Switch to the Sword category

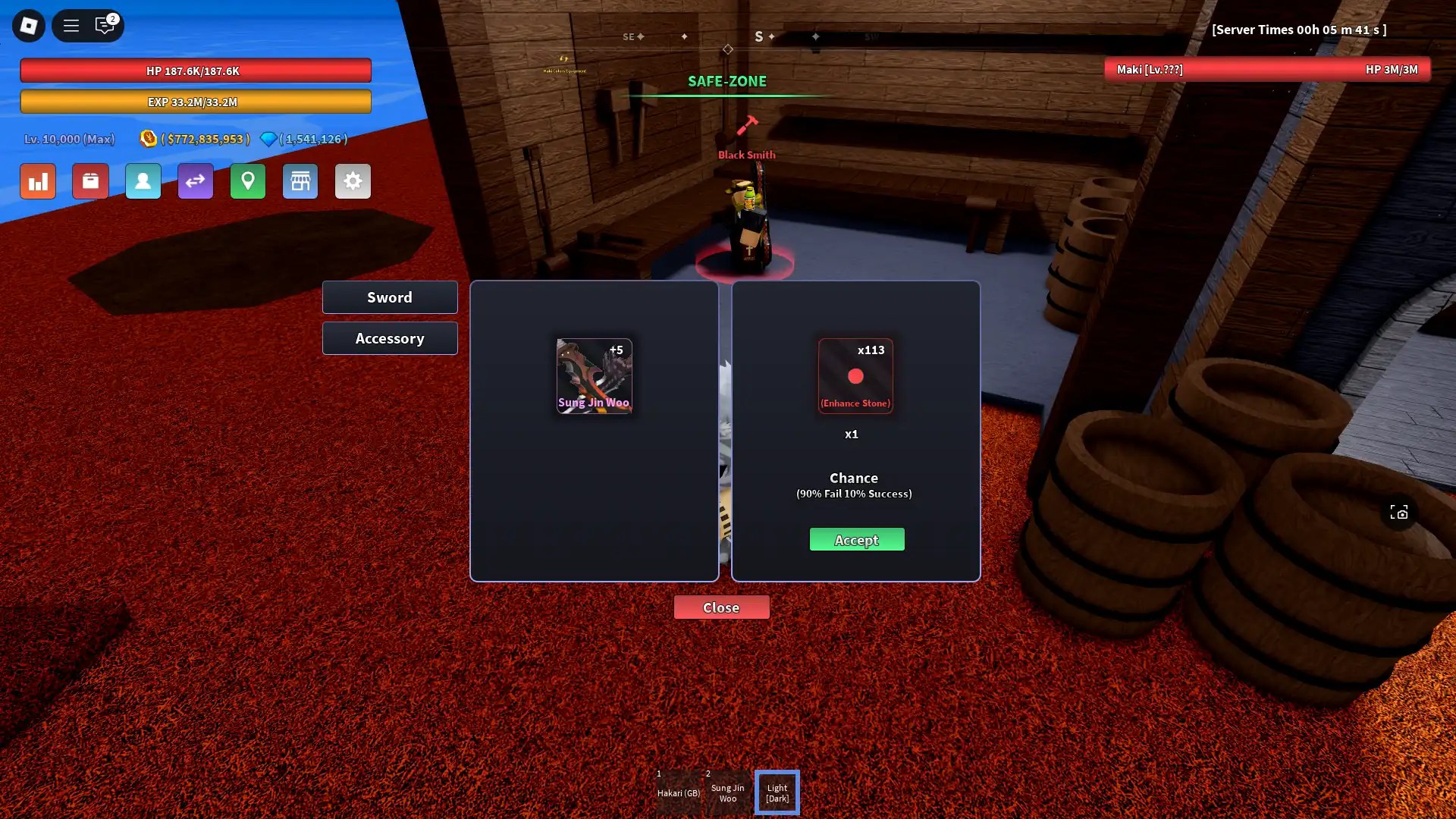(x=390, y=297)
